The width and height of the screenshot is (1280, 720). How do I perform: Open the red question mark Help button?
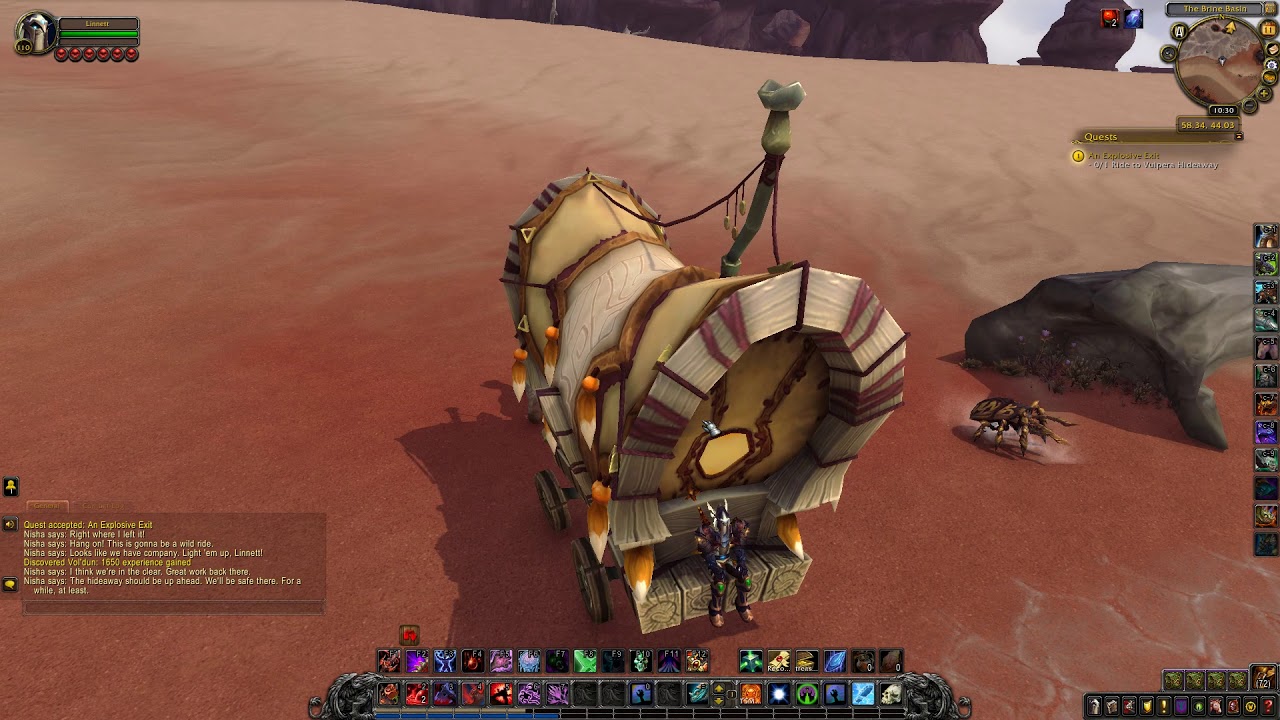tap(1268, 707)
